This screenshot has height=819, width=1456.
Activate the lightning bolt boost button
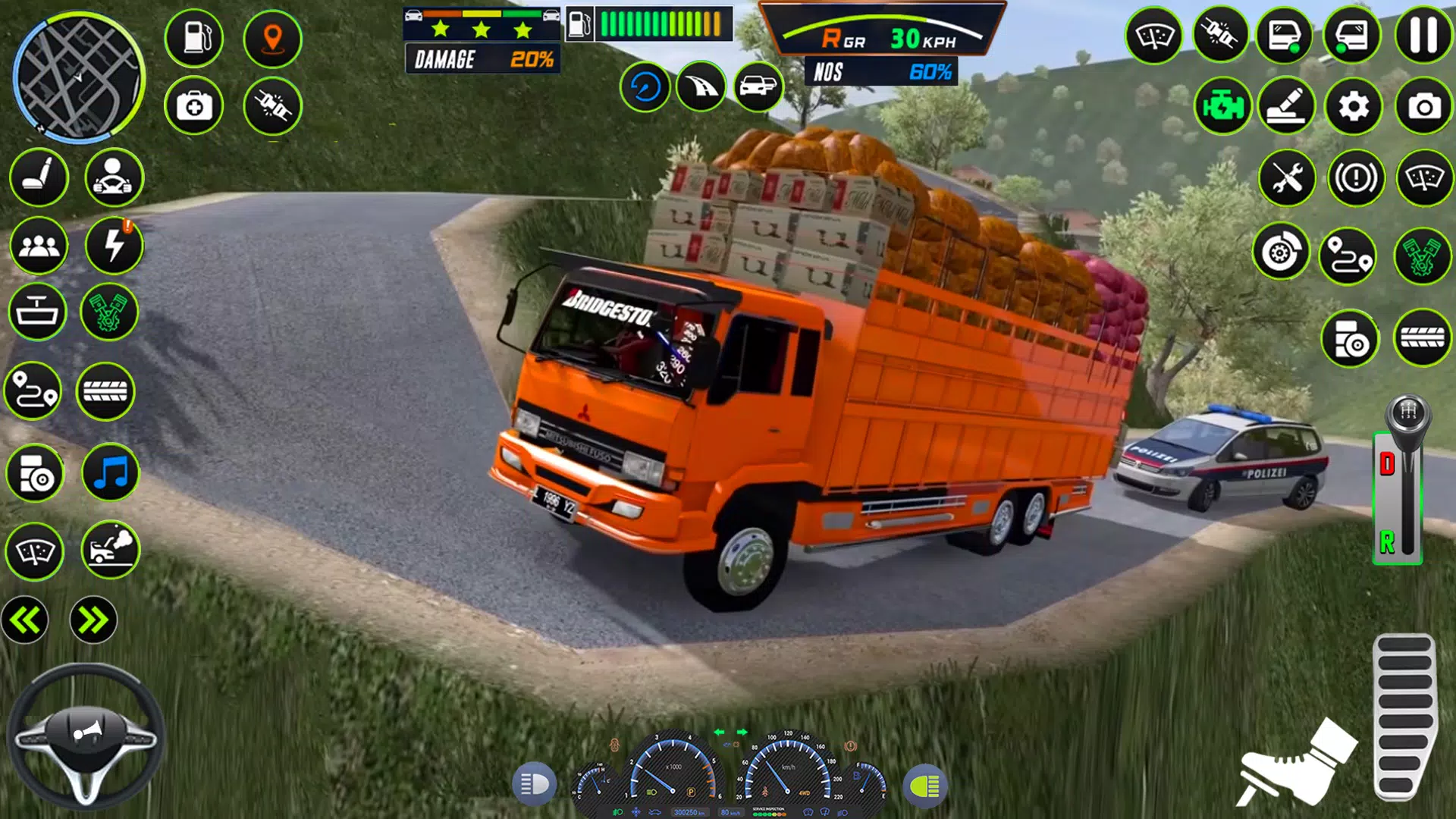(114, 246)
